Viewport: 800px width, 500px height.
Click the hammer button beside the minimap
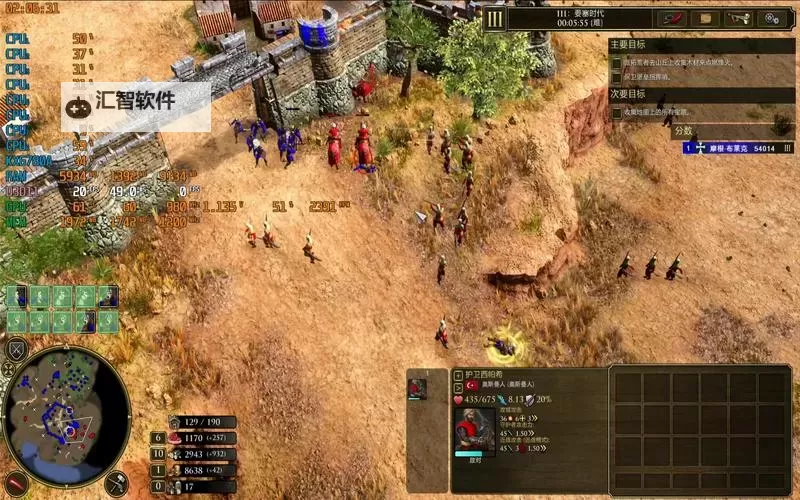(x=116, y=483)
